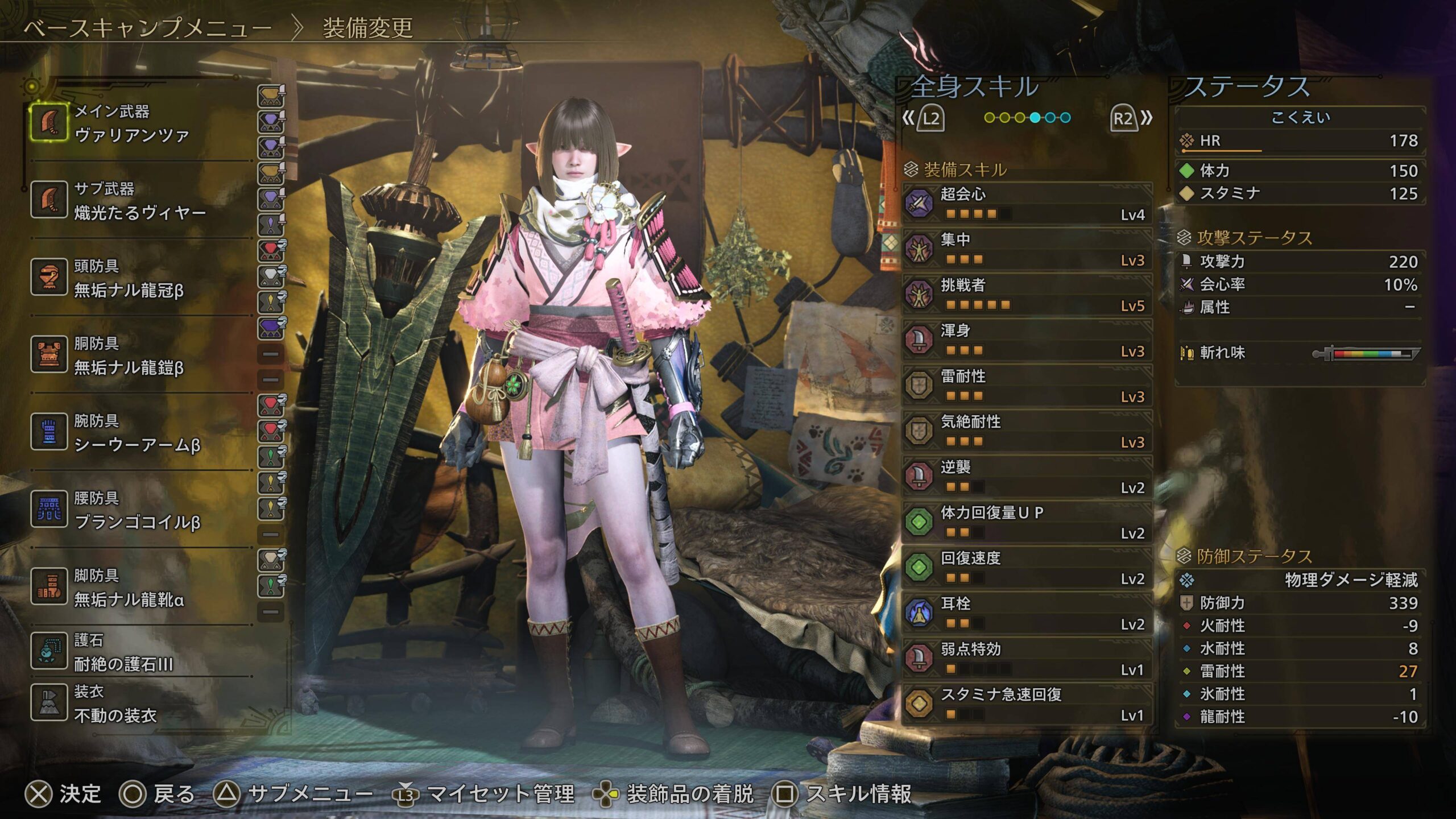Image resolution: width=1456 pixels, height=819 pixels.
Task: Open charm slot 耐絶の護石III
Action: [x=136, y=652]
